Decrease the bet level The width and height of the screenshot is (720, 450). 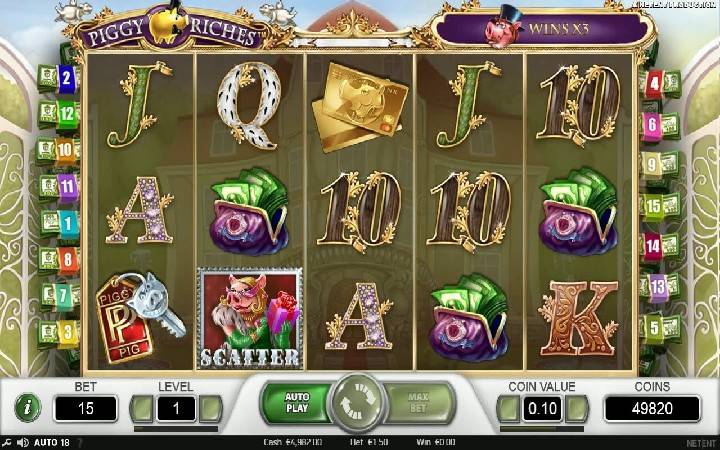[x=144, y=408]
